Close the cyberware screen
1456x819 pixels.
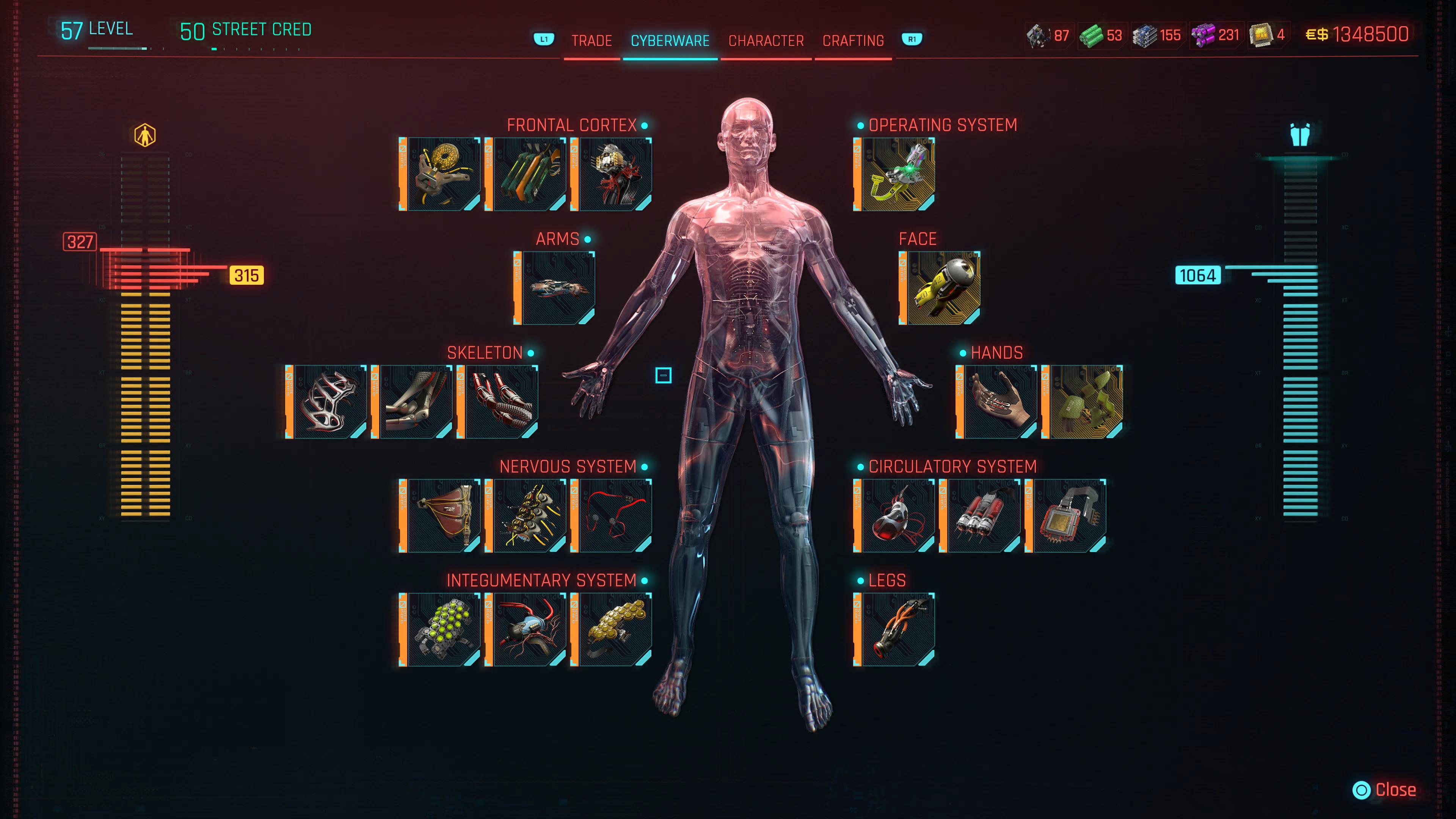[1384, 789]
